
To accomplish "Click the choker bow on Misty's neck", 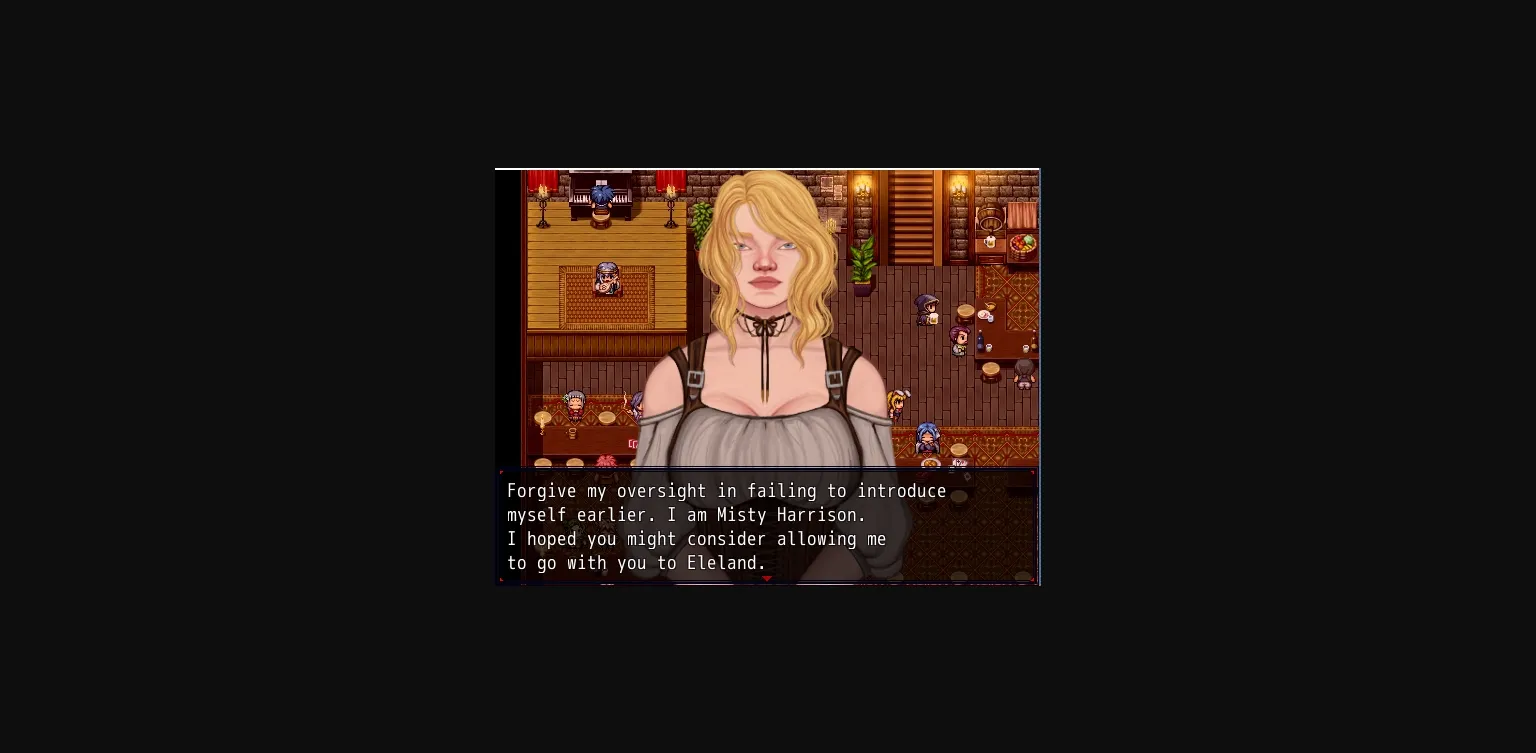I will 763,324.
